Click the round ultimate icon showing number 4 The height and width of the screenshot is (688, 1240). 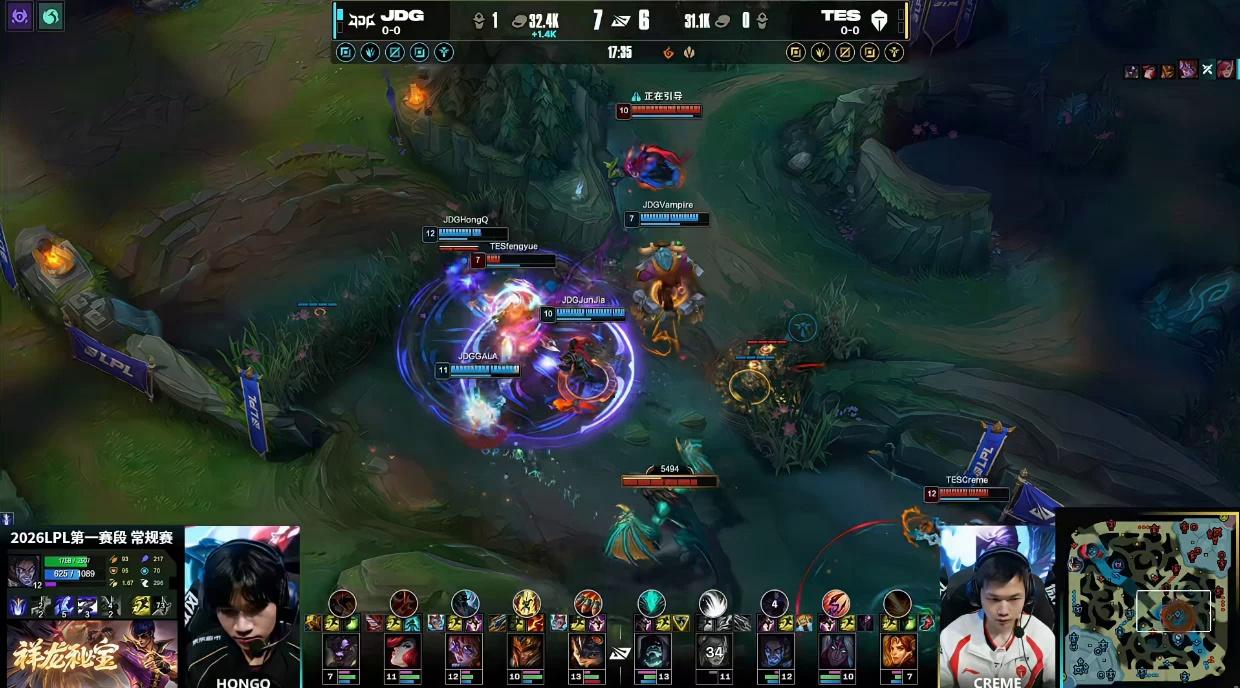click(774, 603)
